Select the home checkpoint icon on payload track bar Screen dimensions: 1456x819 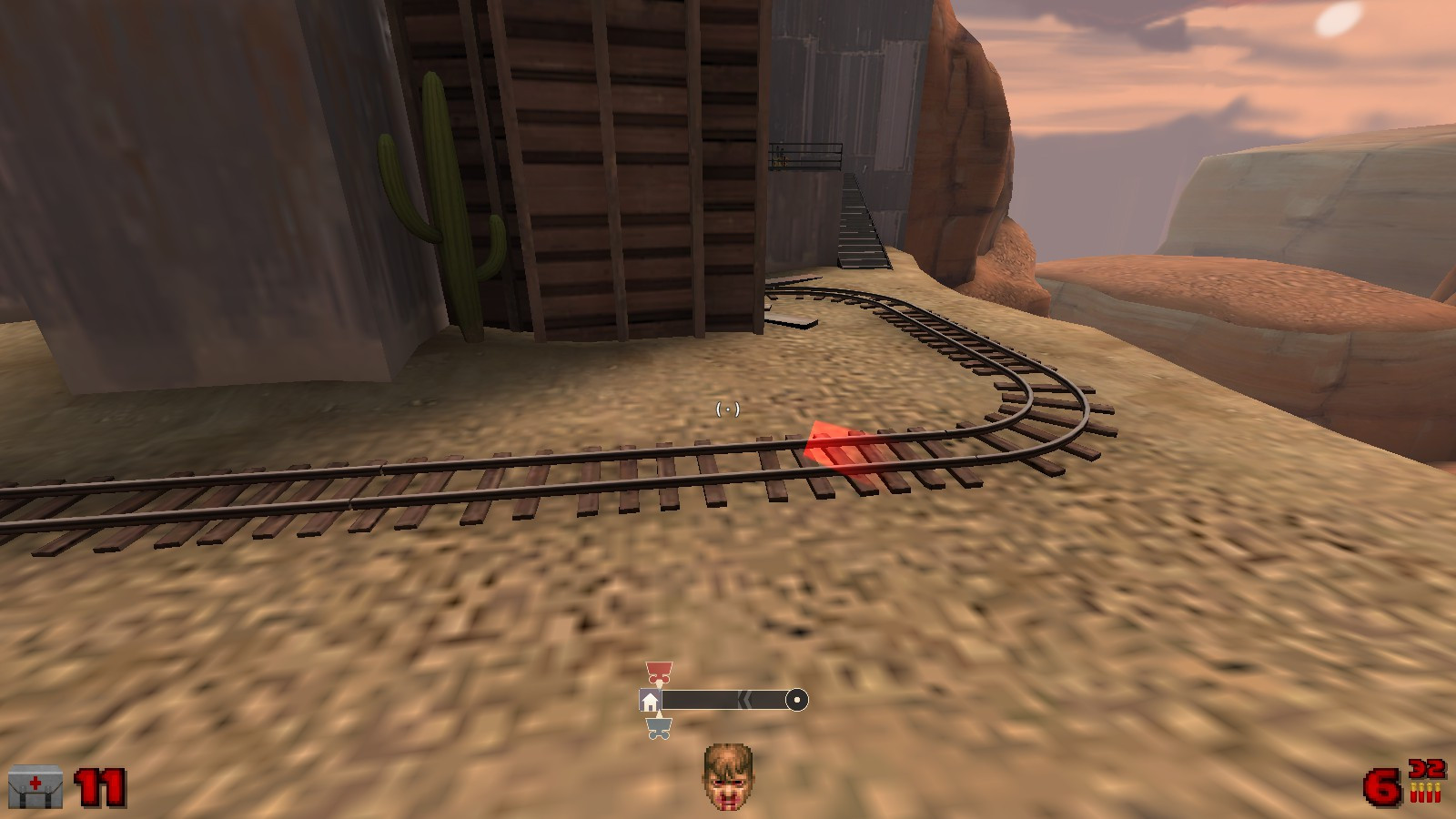[x=650, y=699]
